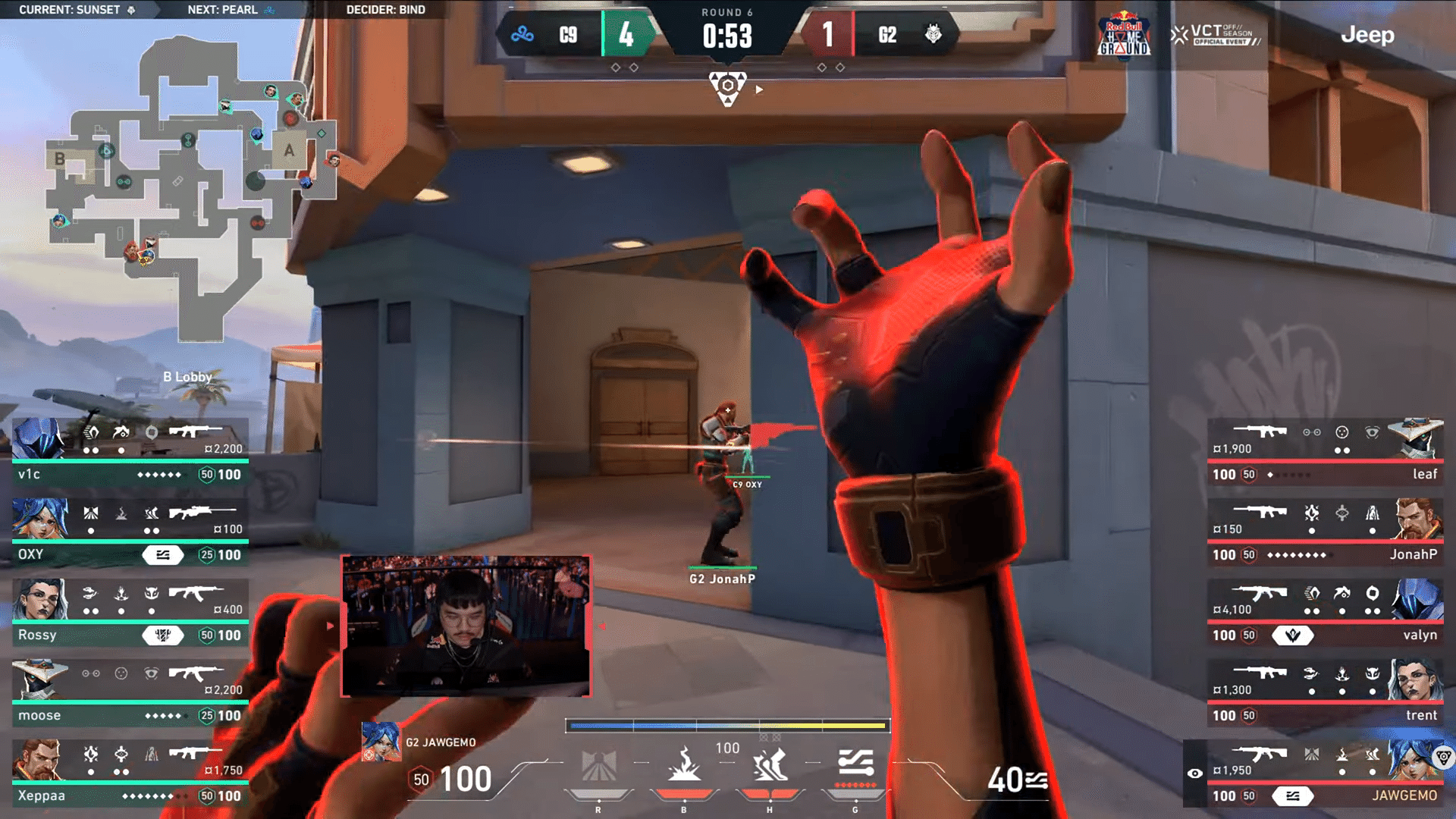The image size is (1456, 819).
Task: Open the JAWGEMO player webcam feed
Action: [x=466, y=626]
